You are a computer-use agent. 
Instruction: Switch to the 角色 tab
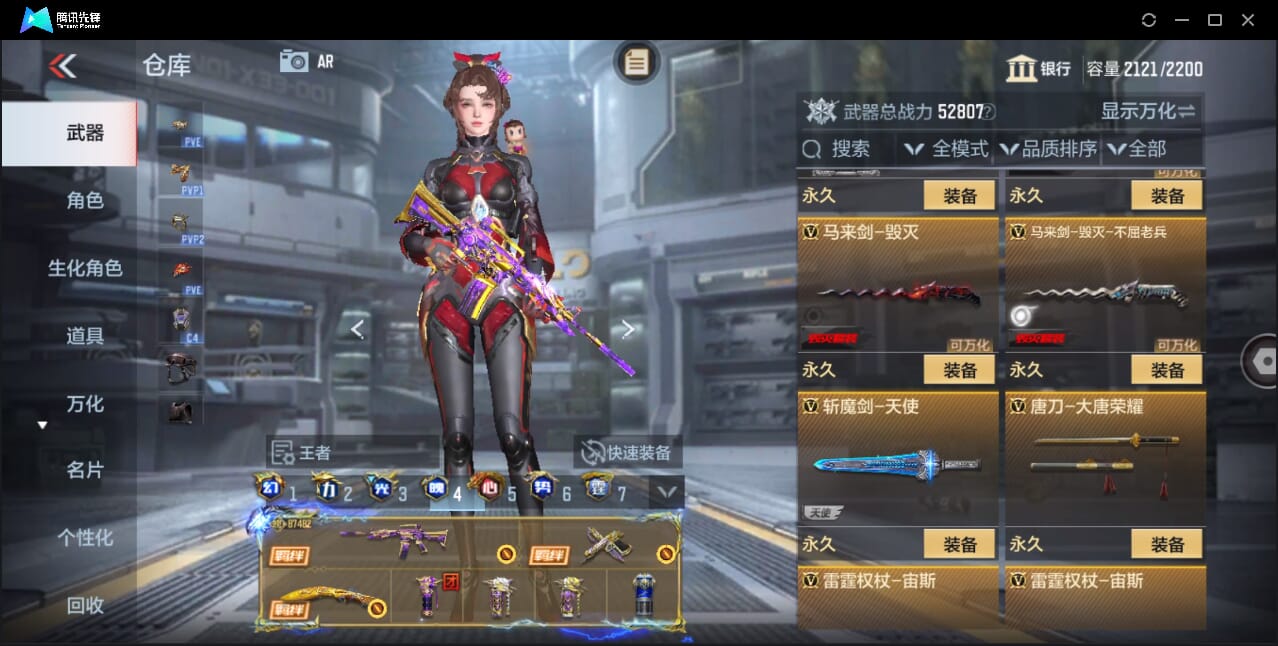coord(85,200)
